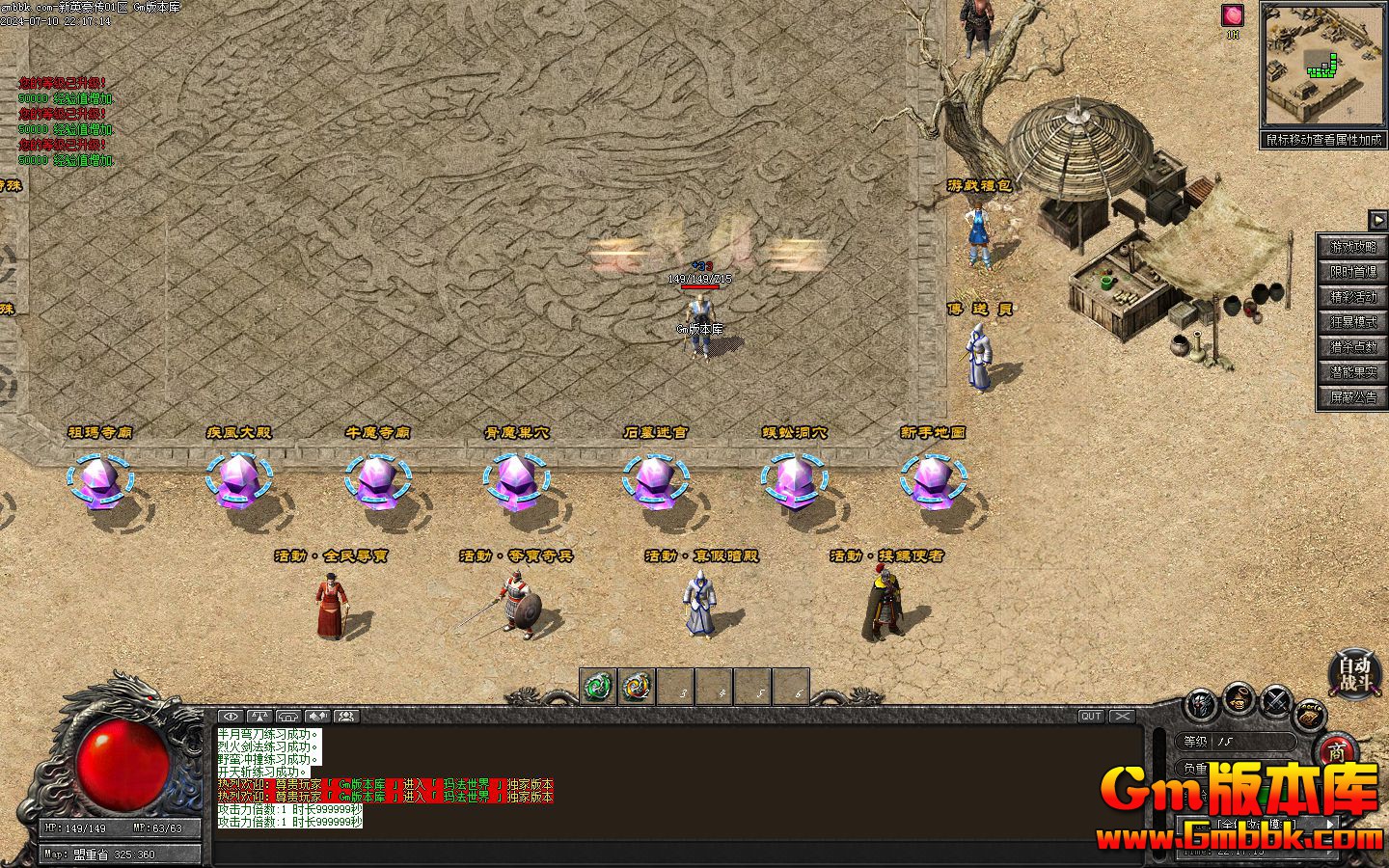Open the bag inventory icon
This screenshot has height=868, width=1389.
[1239, 697]
